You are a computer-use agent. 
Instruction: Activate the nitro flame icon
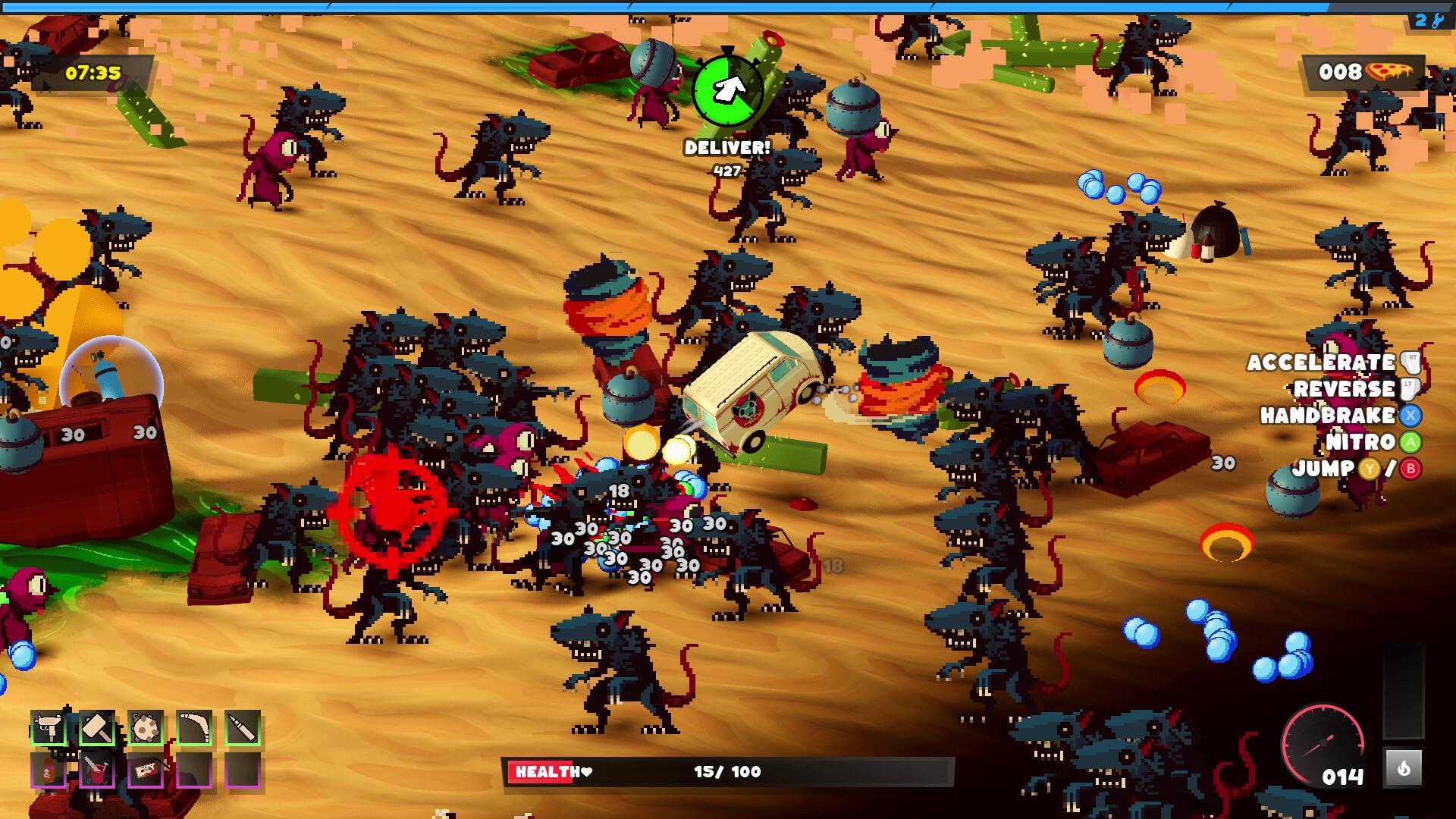click(x=1403, y=769)
